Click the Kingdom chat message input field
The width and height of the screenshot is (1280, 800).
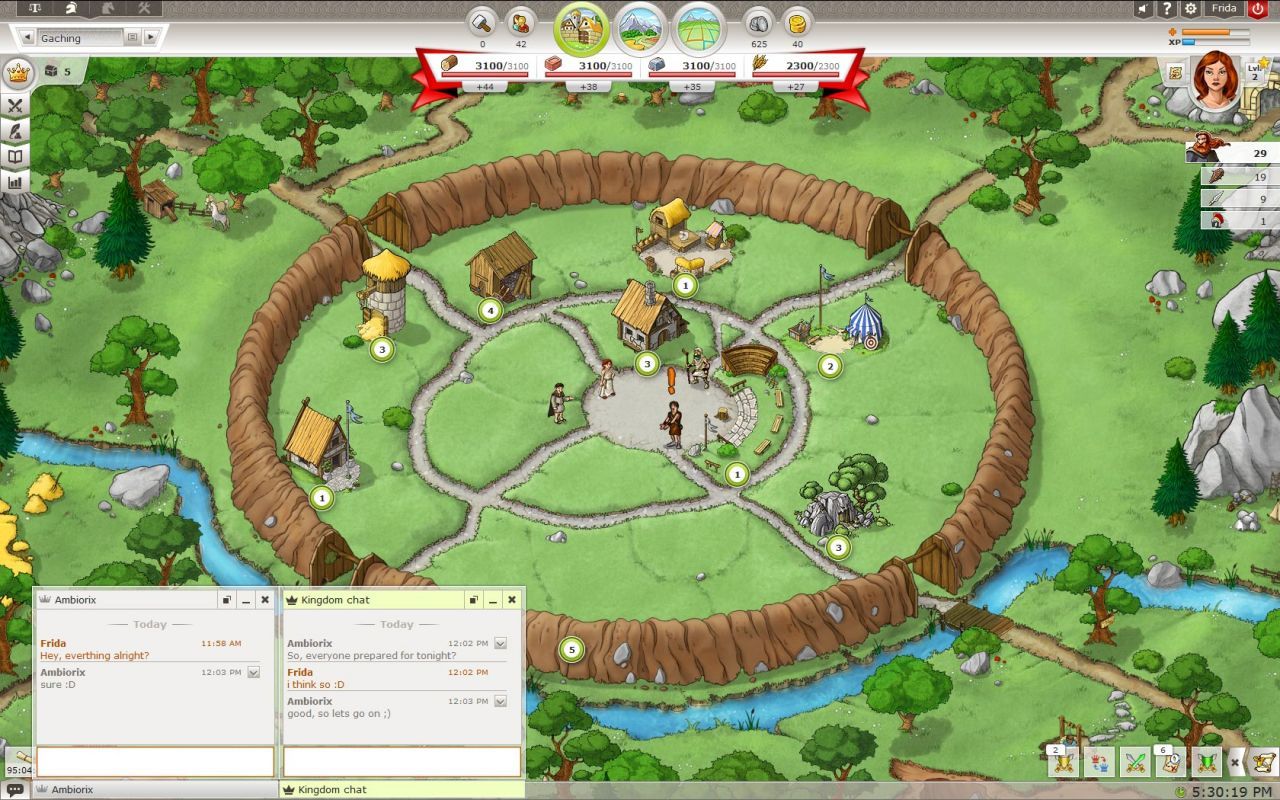click(400, 763)
